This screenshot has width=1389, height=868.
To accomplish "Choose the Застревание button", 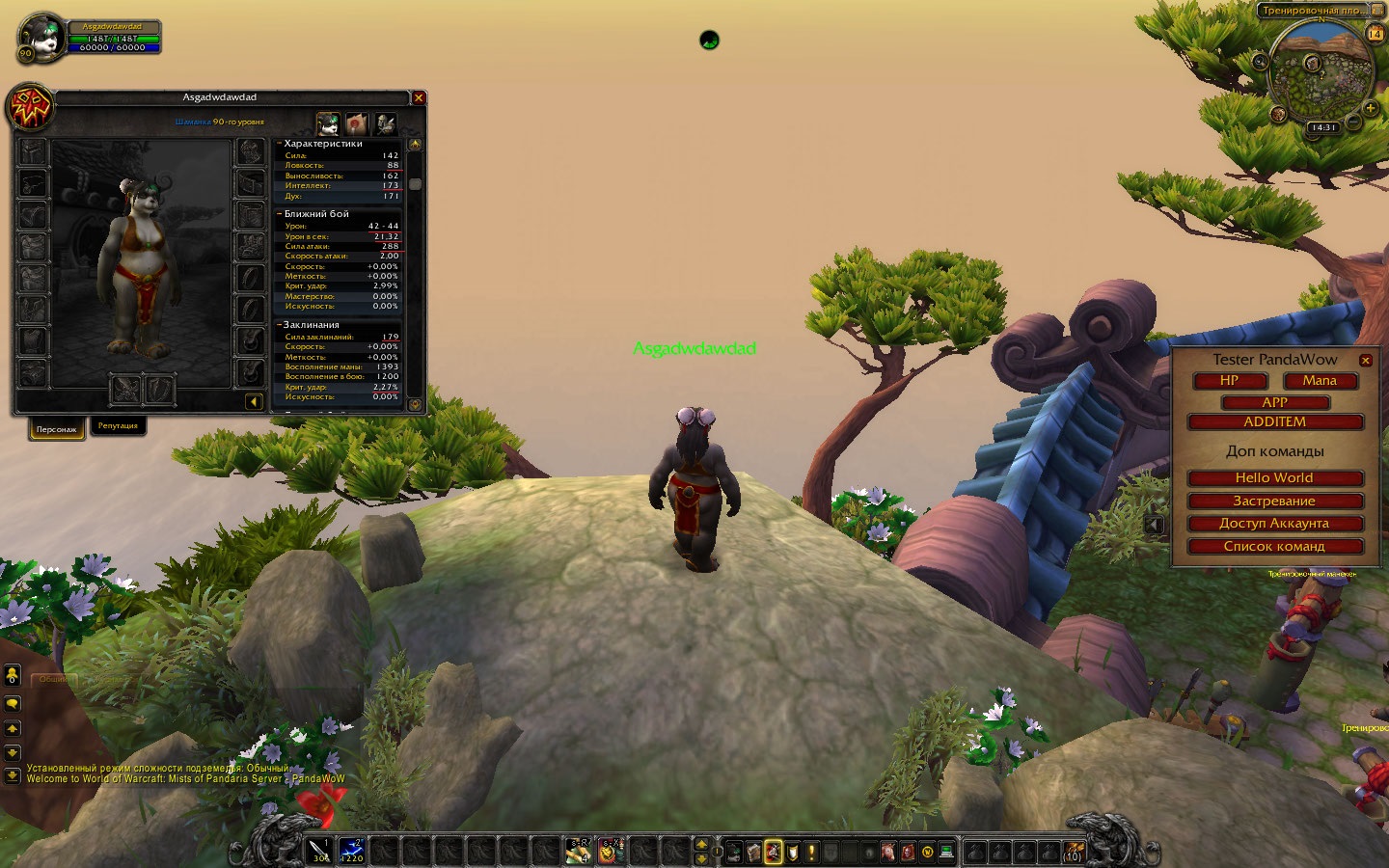I will click(1274, 502).
